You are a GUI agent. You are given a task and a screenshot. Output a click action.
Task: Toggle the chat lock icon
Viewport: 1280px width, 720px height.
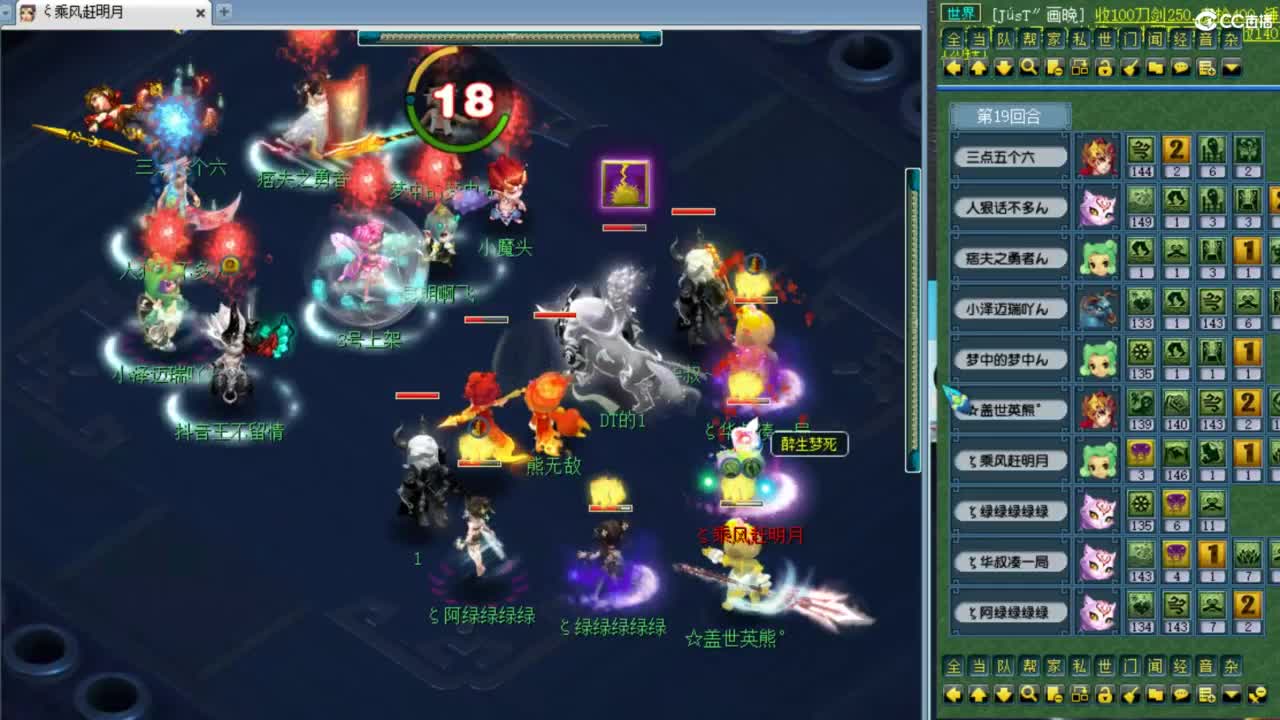click(1105, 68)
